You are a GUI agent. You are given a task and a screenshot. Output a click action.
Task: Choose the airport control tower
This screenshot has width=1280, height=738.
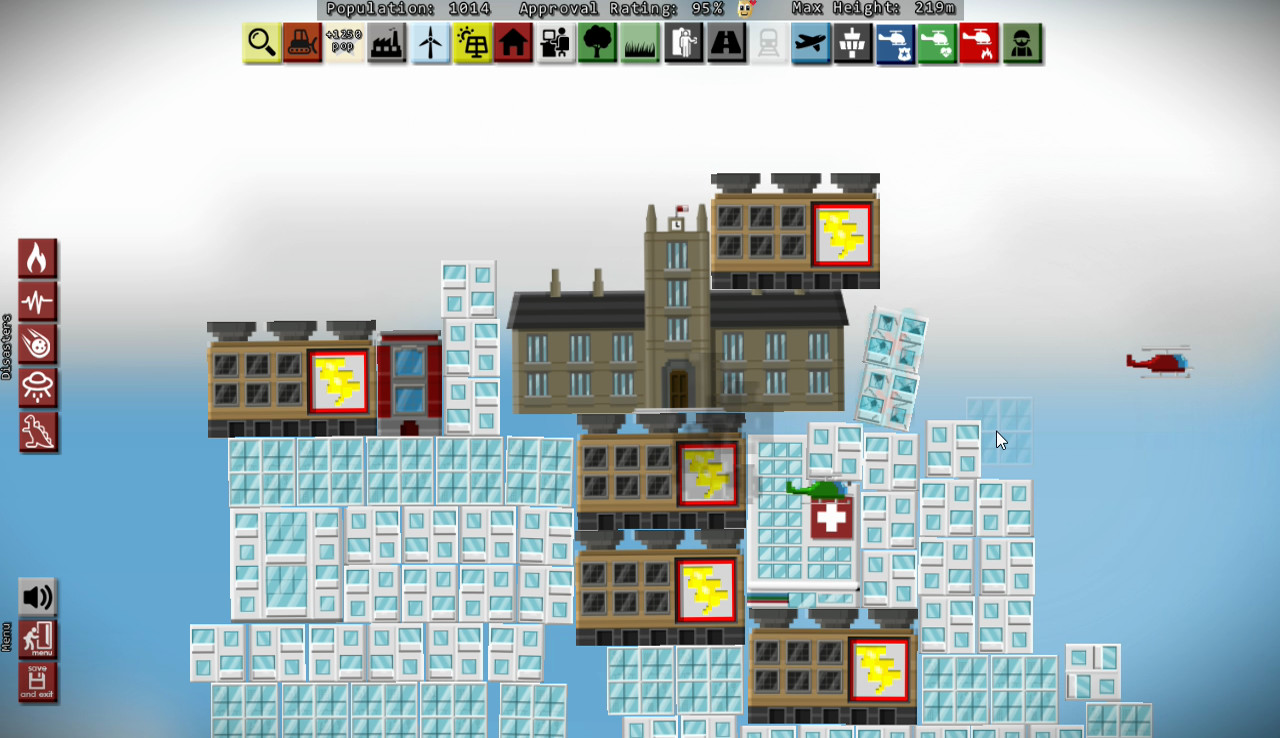pyautogui.click(x=853, y=43)
